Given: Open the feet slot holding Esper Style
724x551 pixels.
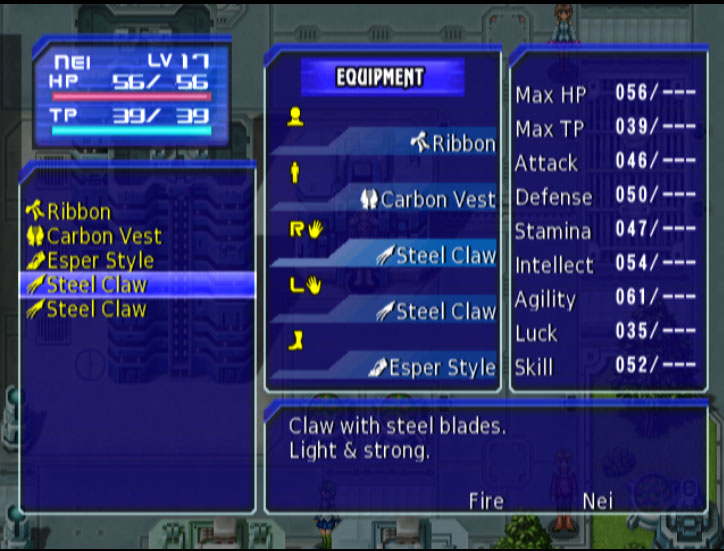Looking at the screenshot, I should click(x=431, y=368).
